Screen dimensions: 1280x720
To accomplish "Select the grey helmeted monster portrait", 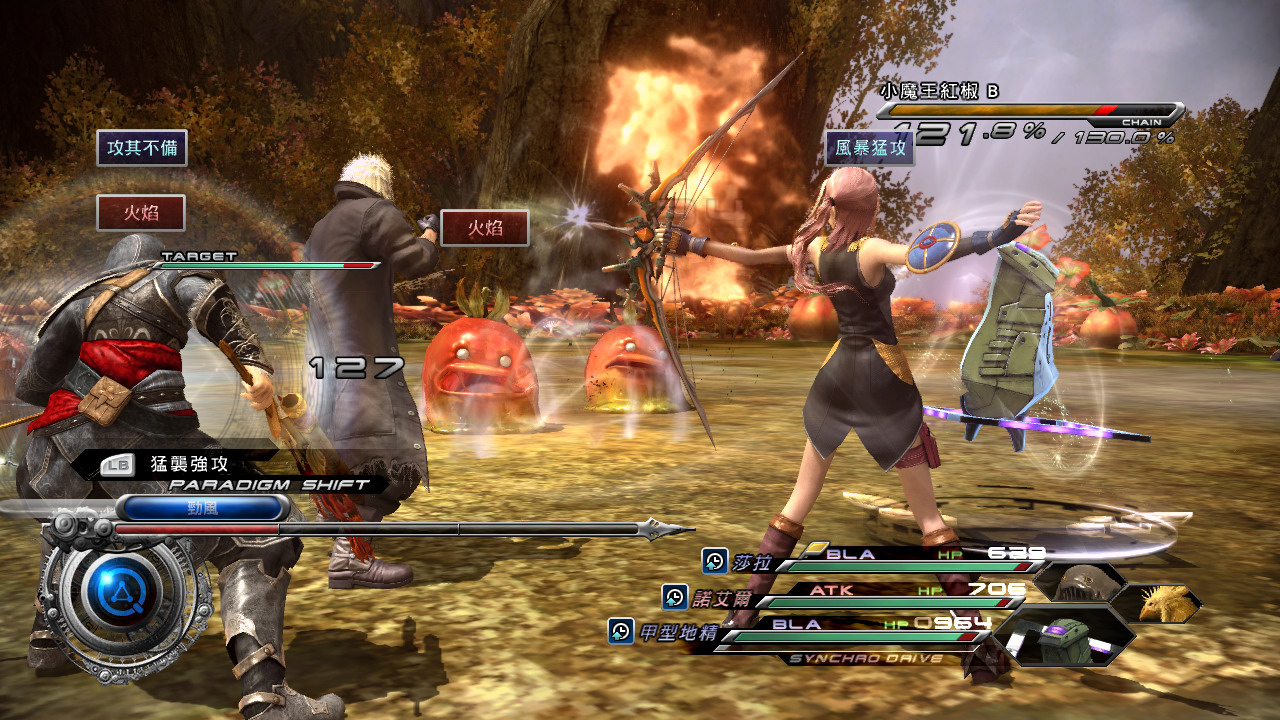I will 1080,580.
